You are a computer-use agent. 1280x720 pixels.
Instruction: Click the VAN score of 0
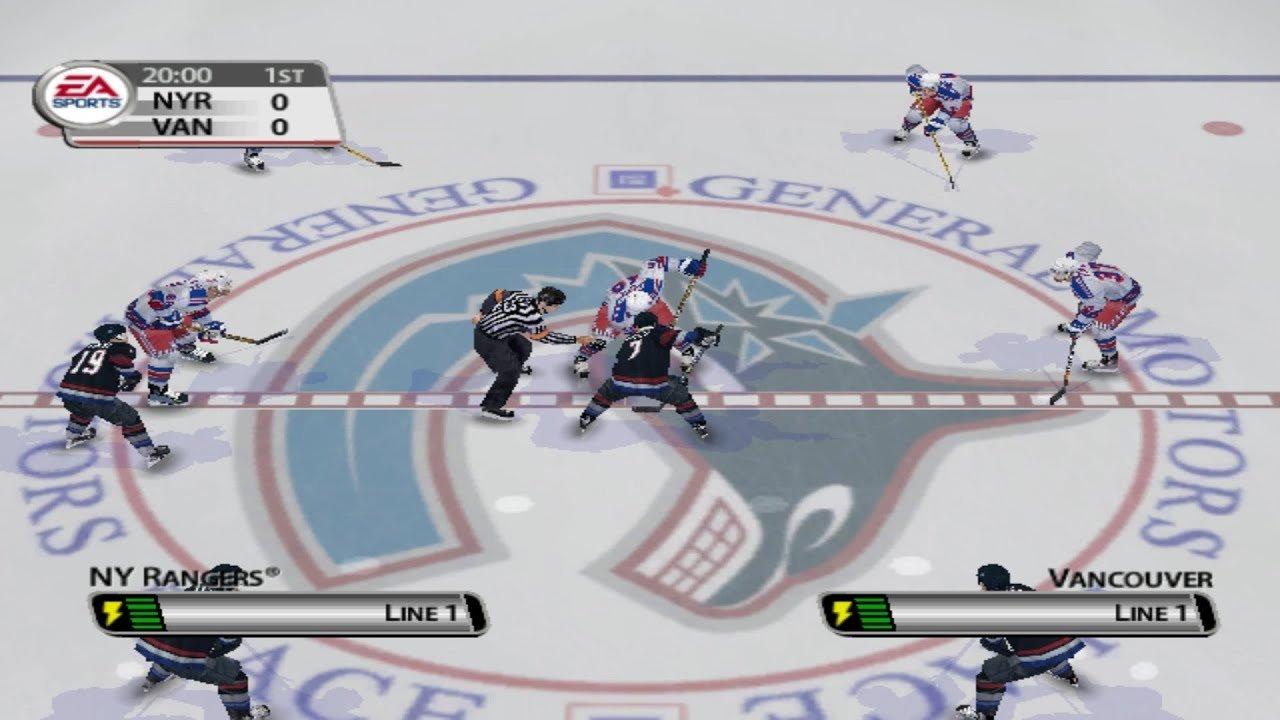(x=281, y=126)
